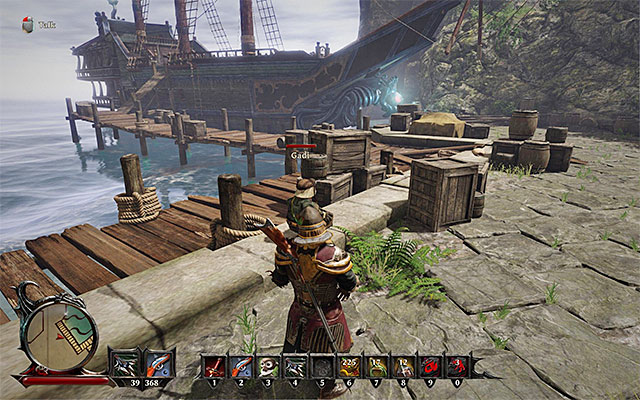Activate the skull item in slot 3
This screenshot has width=640, height=400.
point(267,366)
